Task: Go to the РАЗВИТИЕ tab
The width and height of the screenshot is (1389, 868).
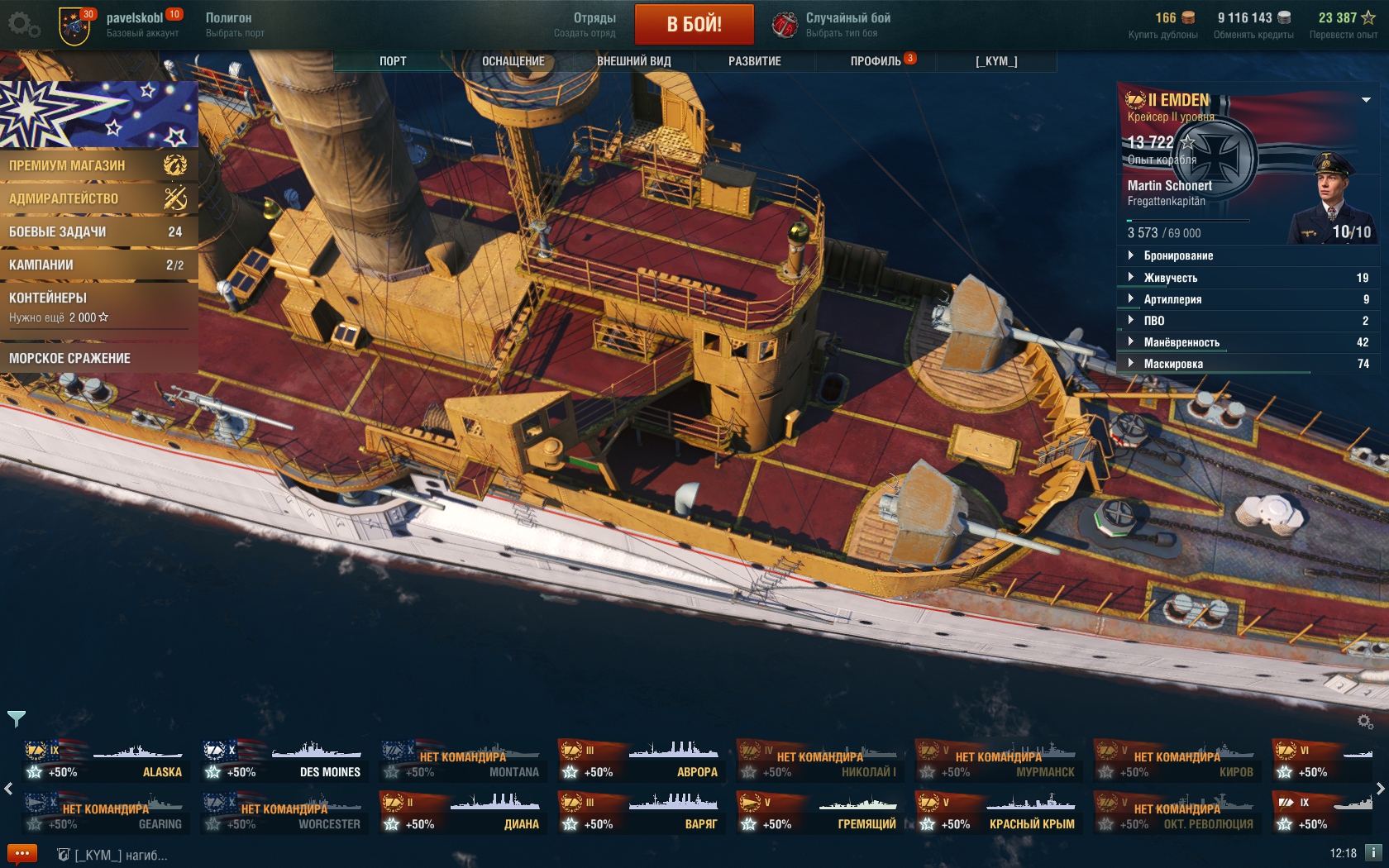Action: click(x=754, y=61)
